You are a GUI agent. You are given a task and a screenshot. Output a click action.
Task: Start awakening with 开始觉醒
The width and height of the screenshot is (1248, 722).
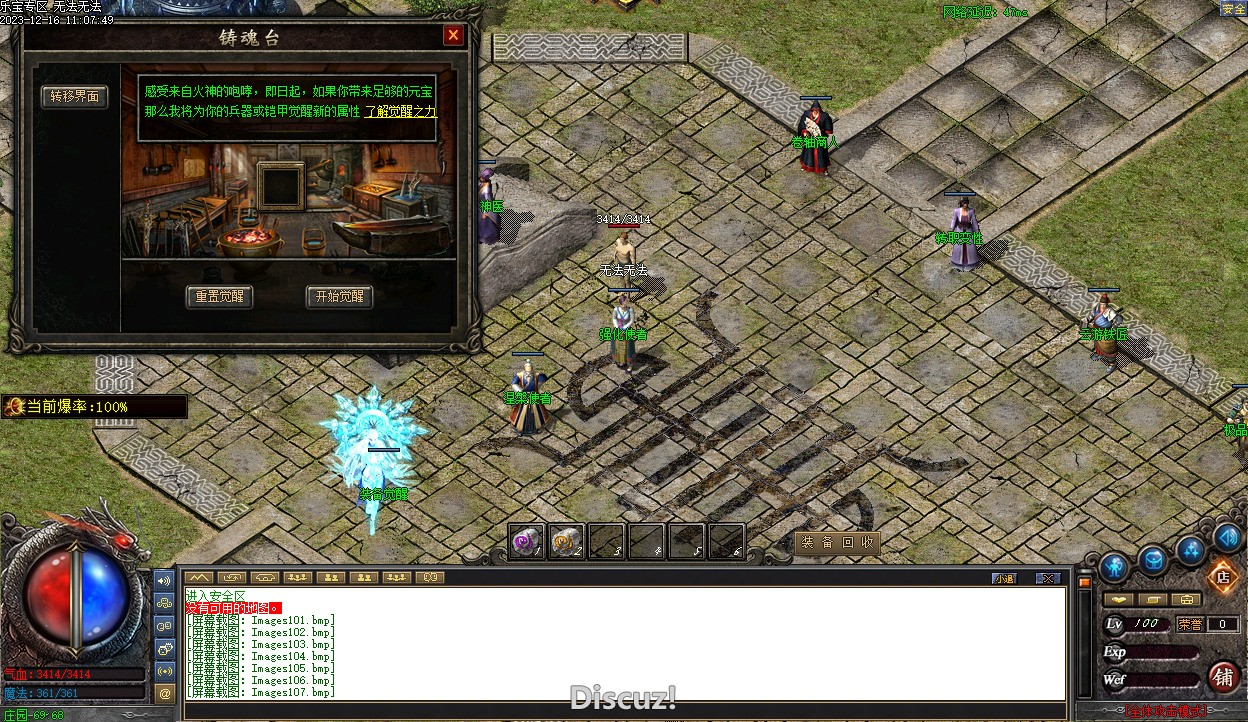[339, 297]
